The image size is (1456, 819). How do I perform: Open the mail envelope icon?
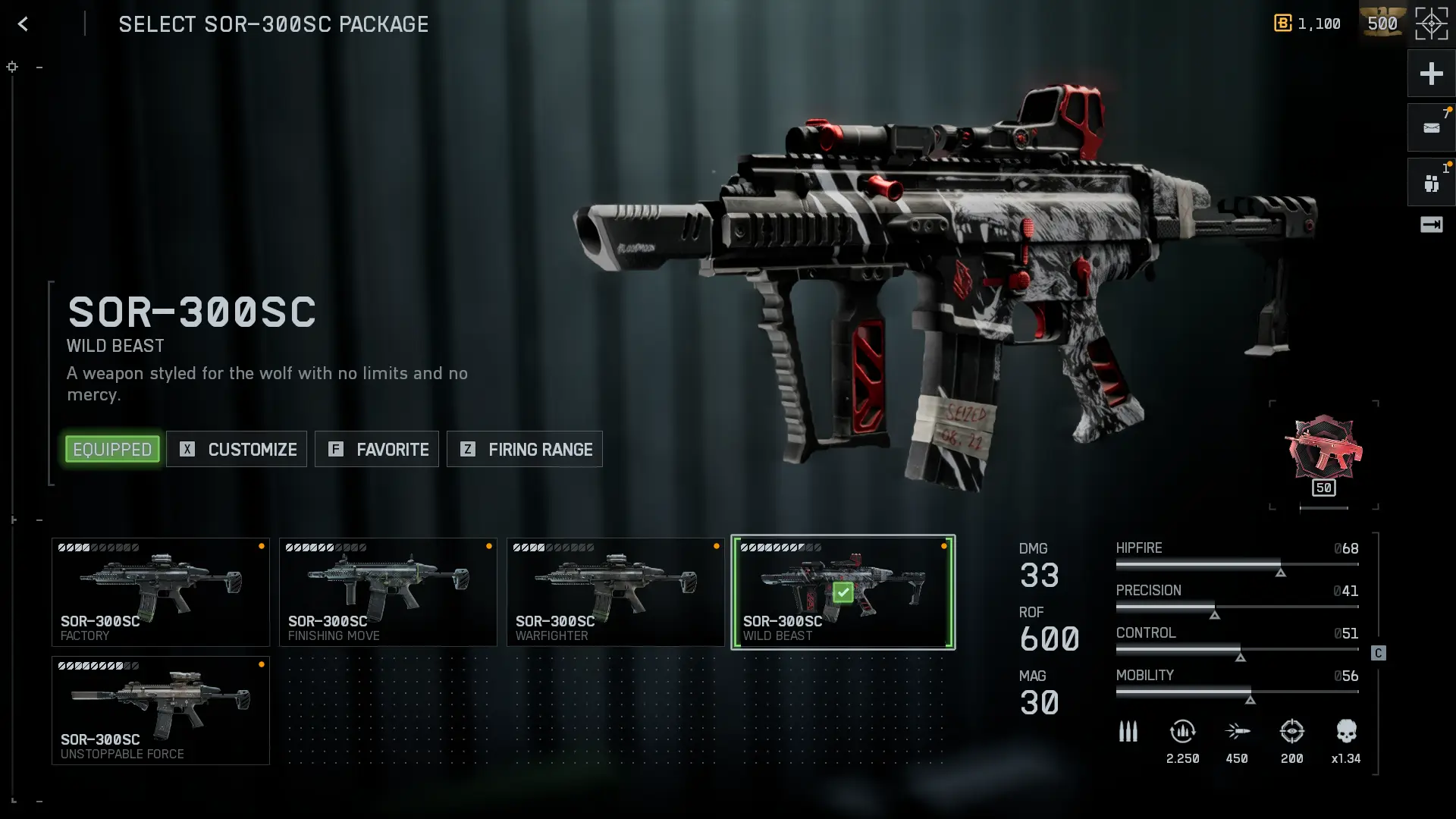point(1431,128)
